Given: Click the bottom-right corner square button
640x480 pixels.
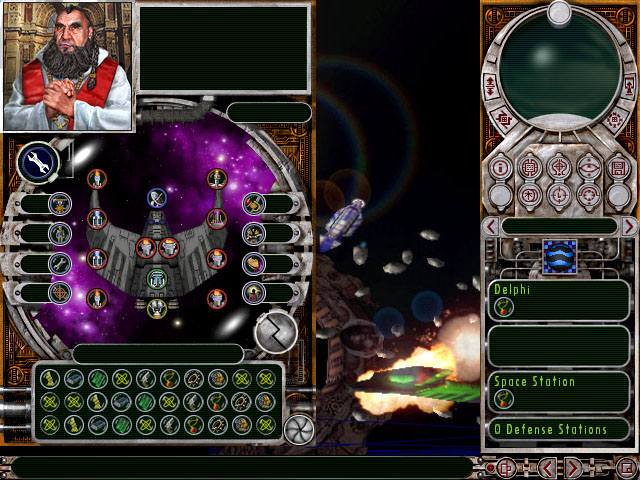Looking at the screenshot, I should pos(626,467).
